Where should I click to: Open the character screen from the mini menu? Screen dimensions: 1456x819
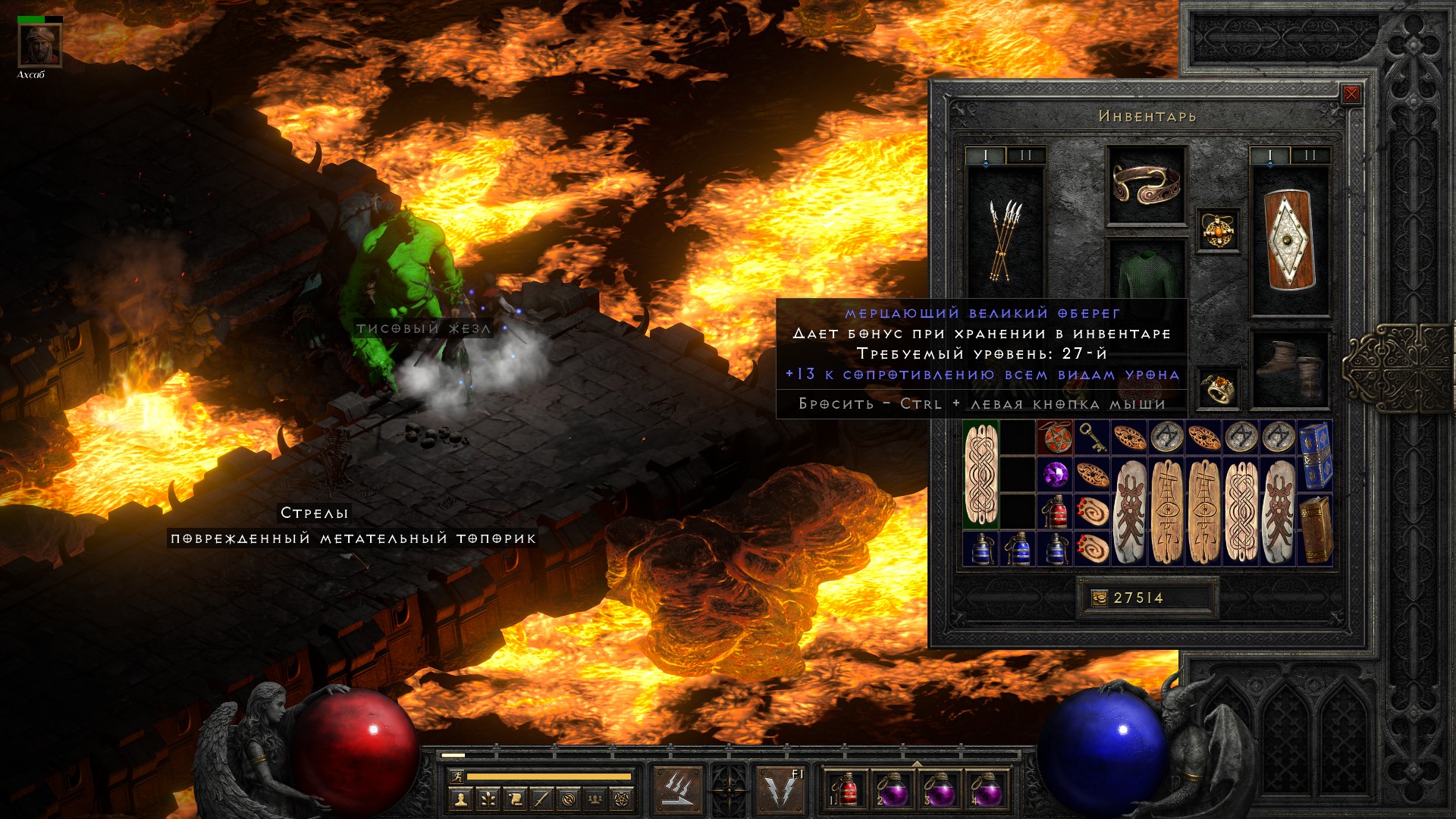[460, 799]
